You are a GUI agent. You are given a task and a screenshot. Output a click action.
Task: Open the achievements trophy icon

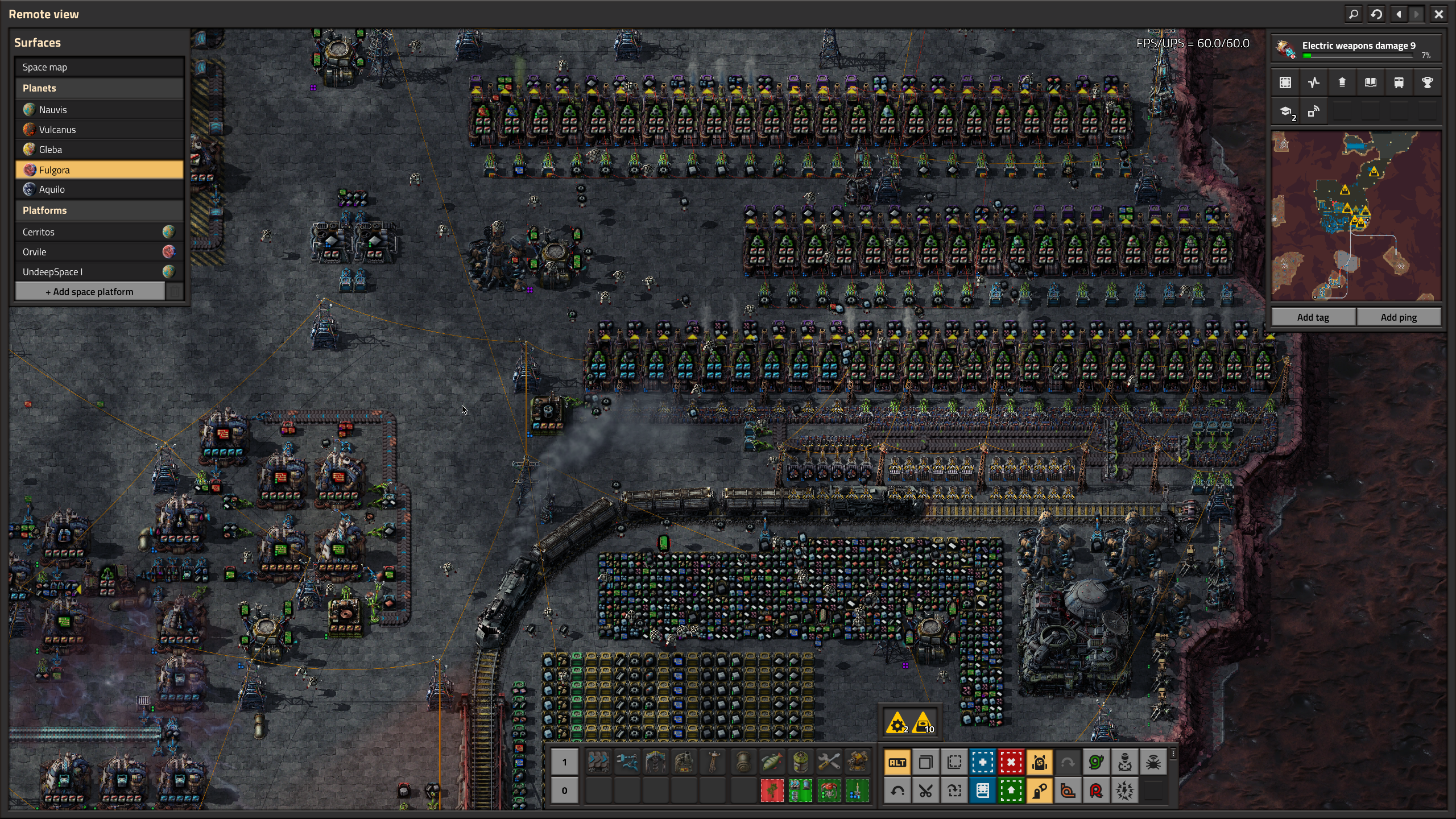1427,83
